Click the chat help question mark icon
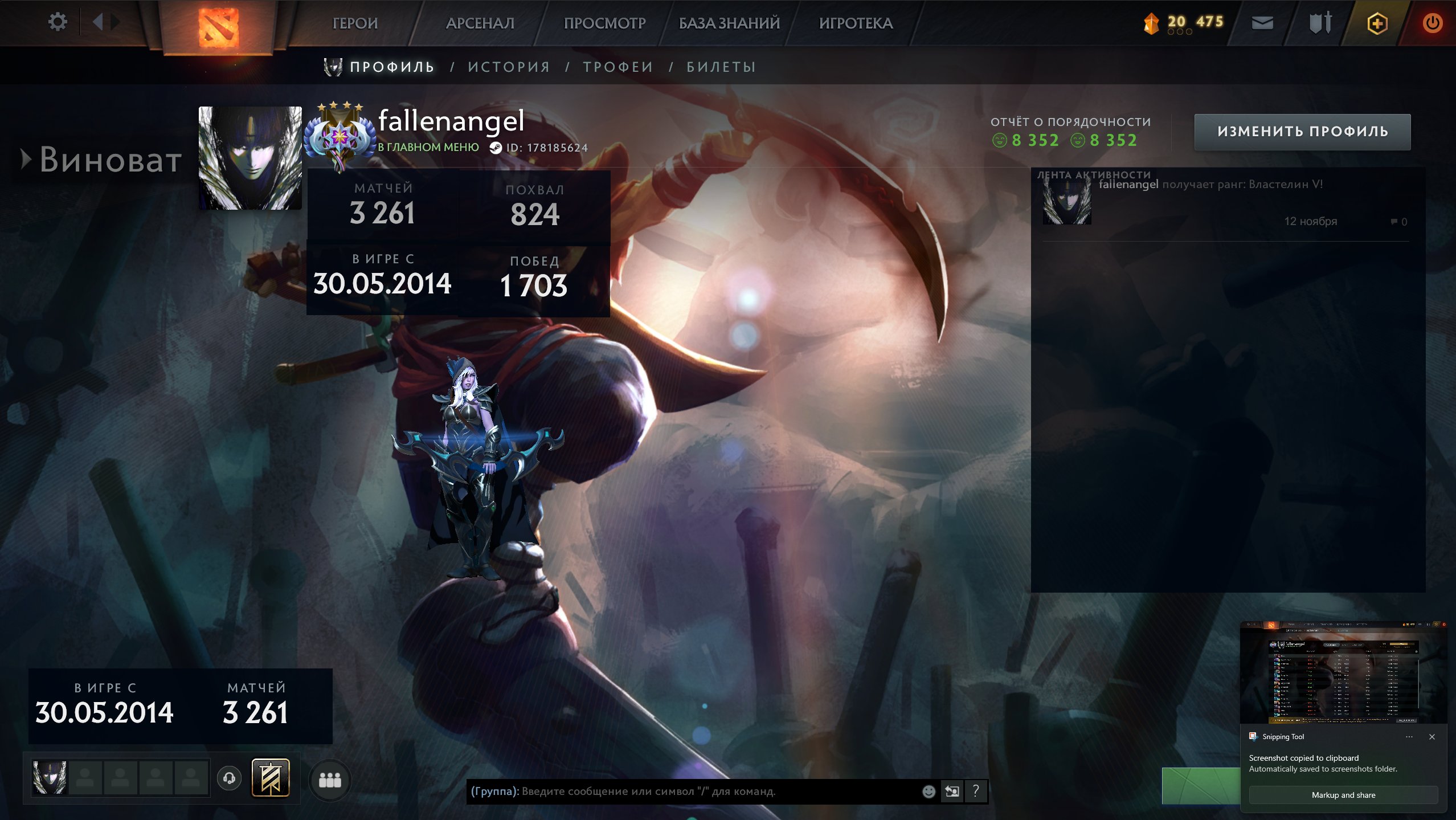The height and width of the screenshot is (820, 1456). tap(976, 792)
